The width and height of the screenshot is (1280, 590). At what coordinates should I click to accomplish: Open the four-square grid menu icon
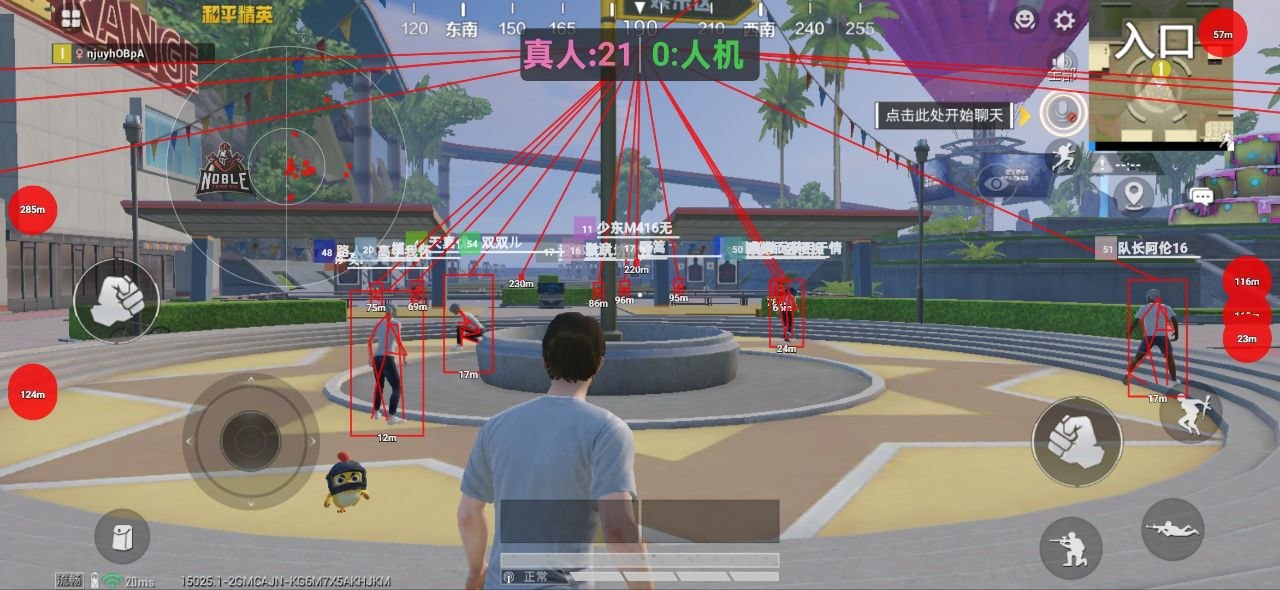(x=71, y=17)
